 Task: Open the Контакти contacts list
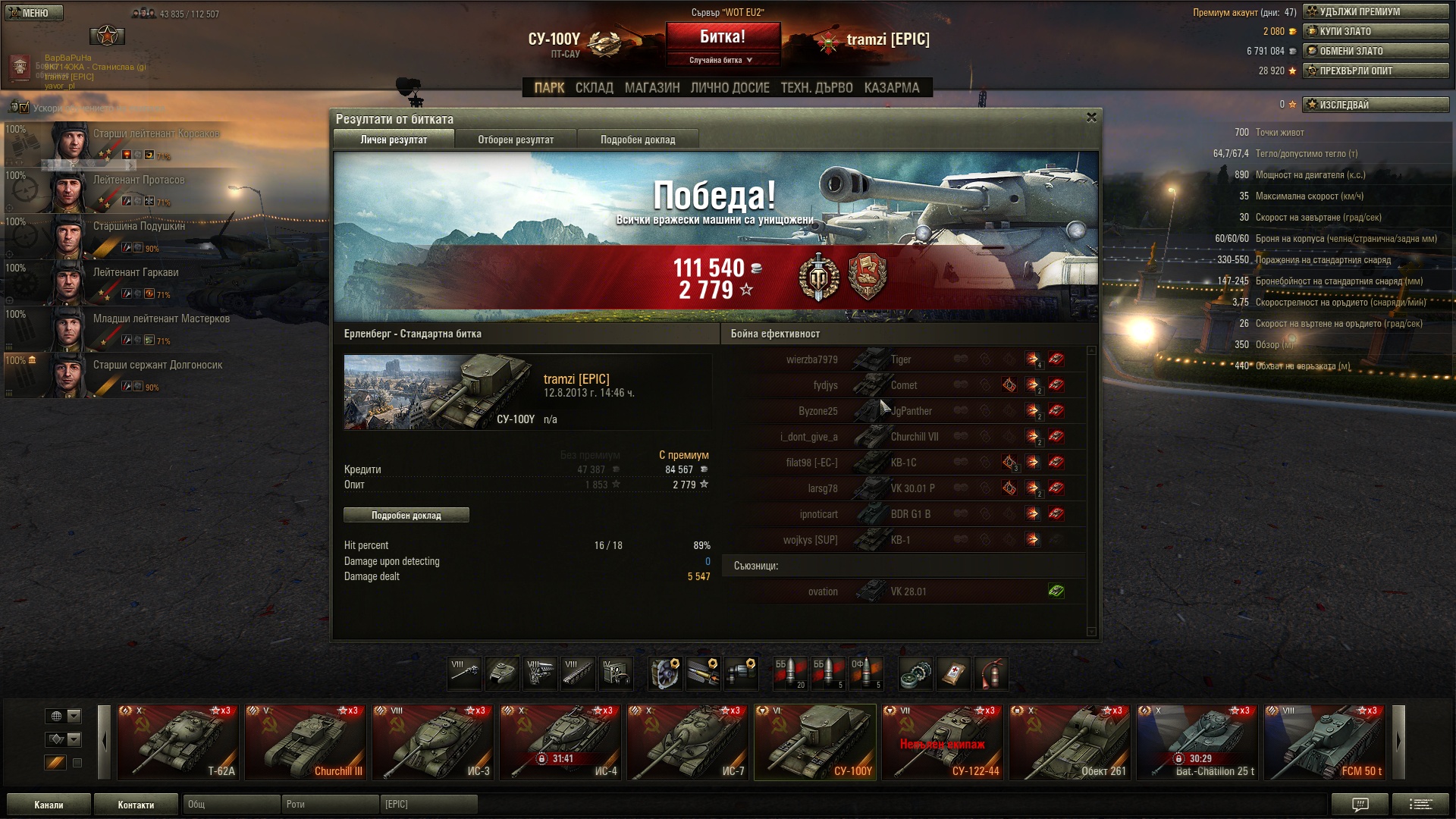click(x=136, y=805)
